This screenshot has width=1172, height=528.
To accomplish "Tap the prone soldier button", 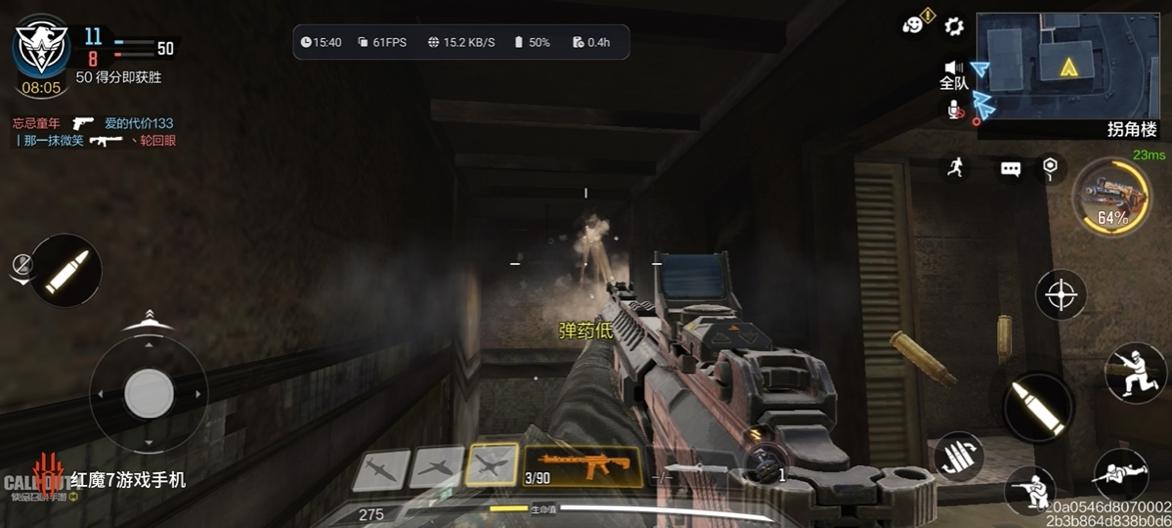I will coord(1120,475).
